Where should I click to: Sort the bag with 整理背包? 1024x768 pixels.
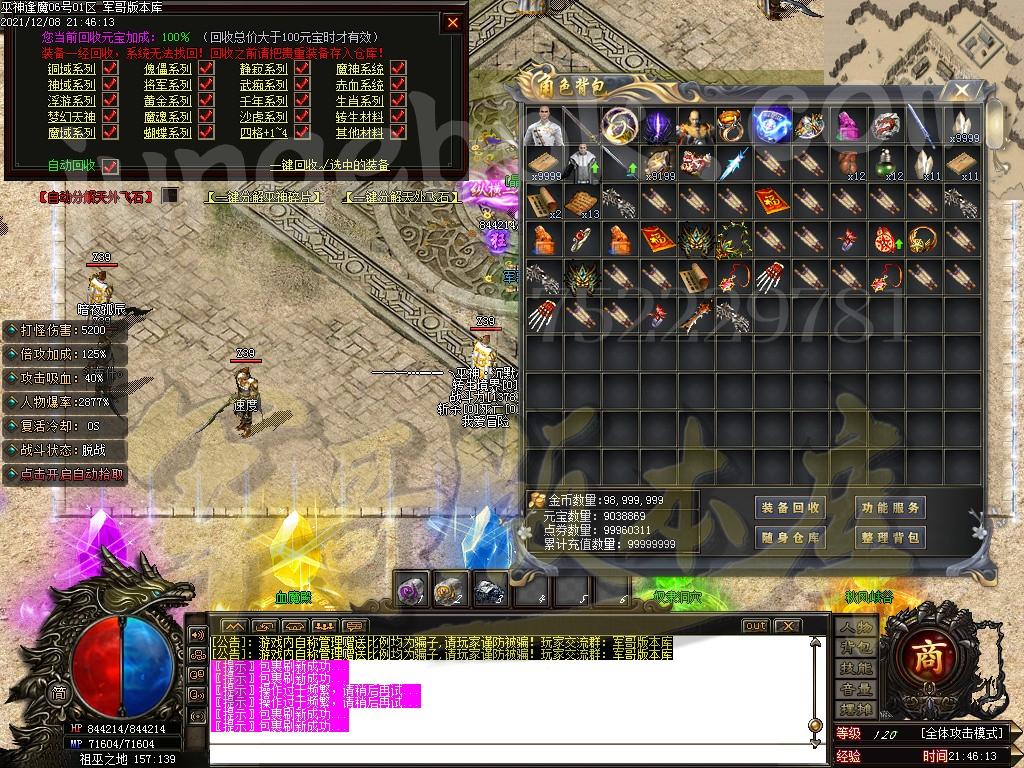889,538
